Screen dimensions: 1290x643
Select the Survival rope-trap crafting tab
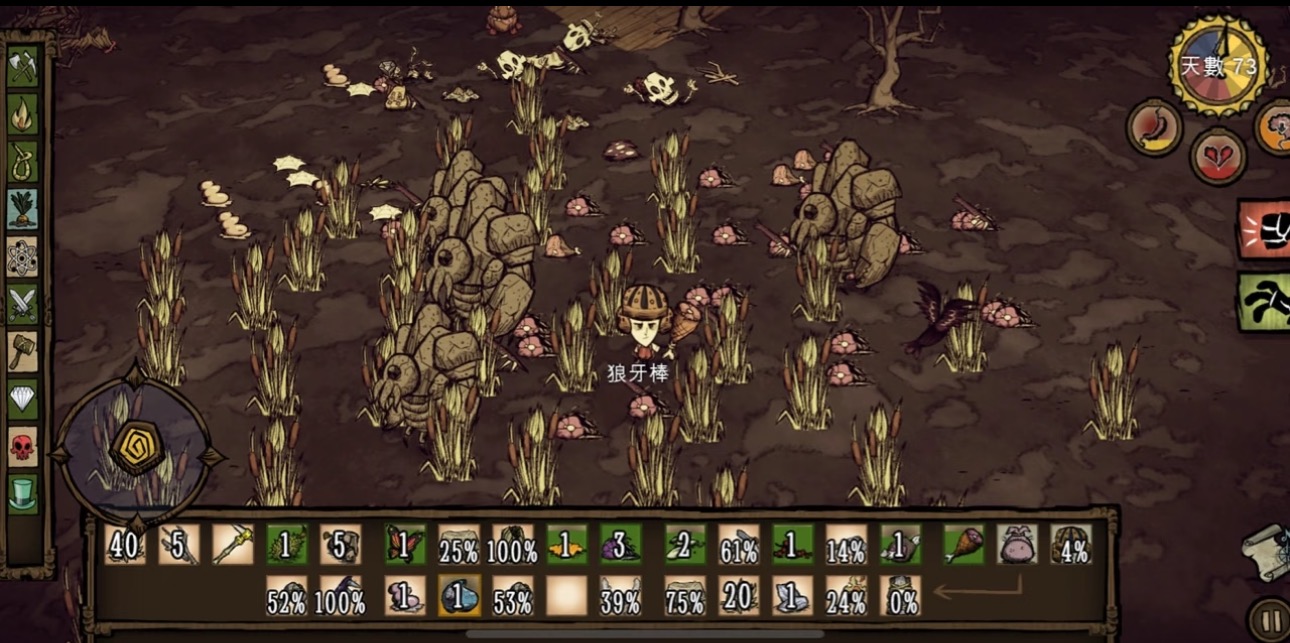click(x=23, y=161)
